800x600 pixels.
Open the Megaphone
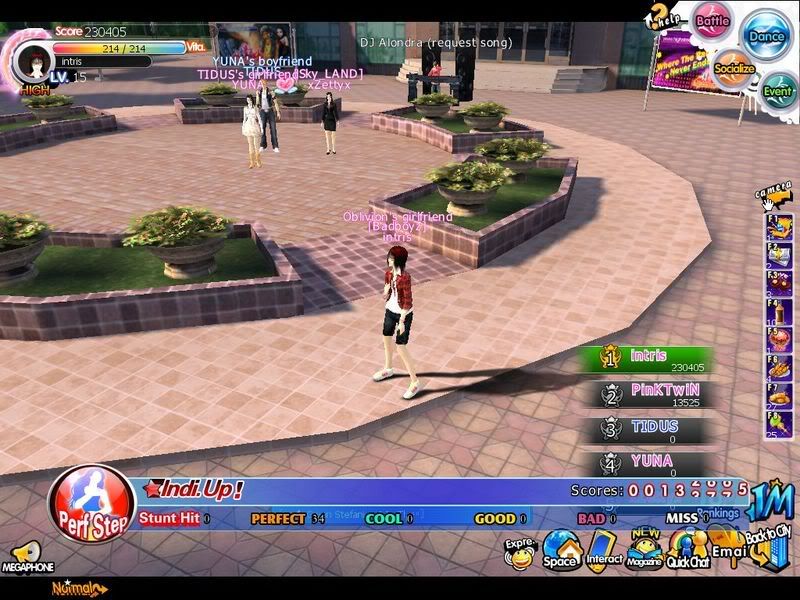[24, 557]
